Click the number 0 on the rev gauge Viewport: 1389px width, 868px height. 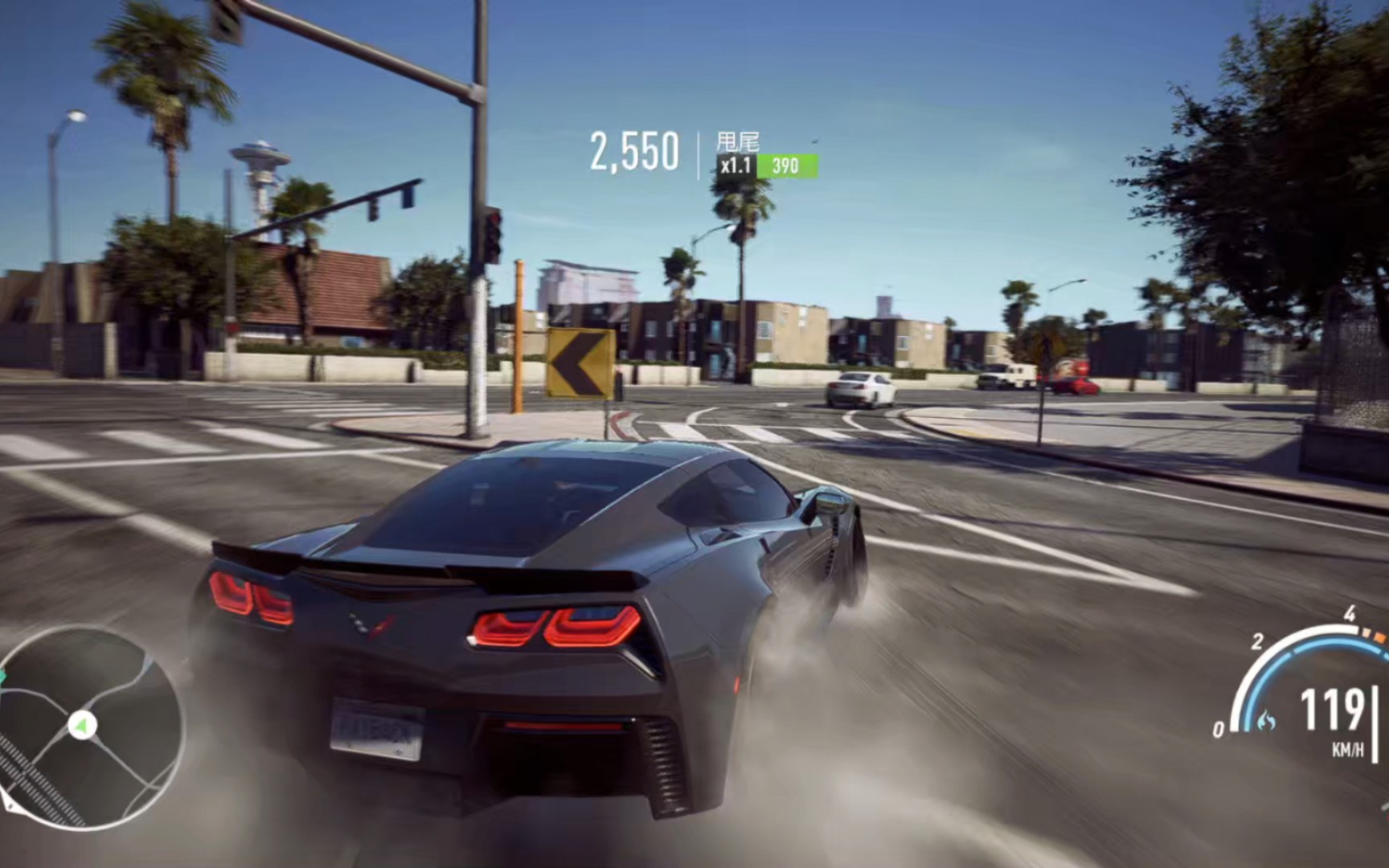pos(1219,728)
